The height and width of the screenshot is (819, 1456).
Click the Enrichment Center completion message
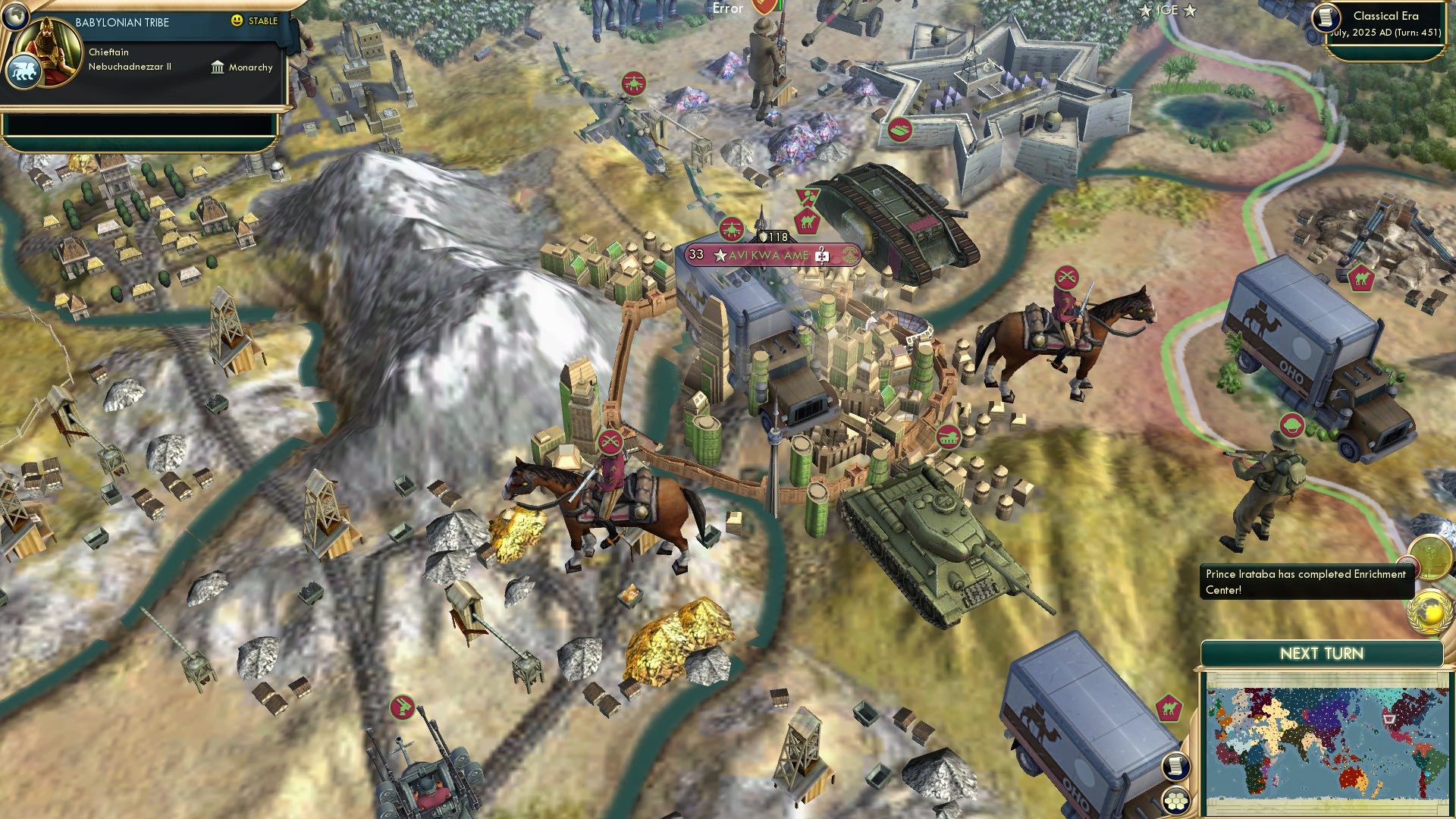(1306, 582)
